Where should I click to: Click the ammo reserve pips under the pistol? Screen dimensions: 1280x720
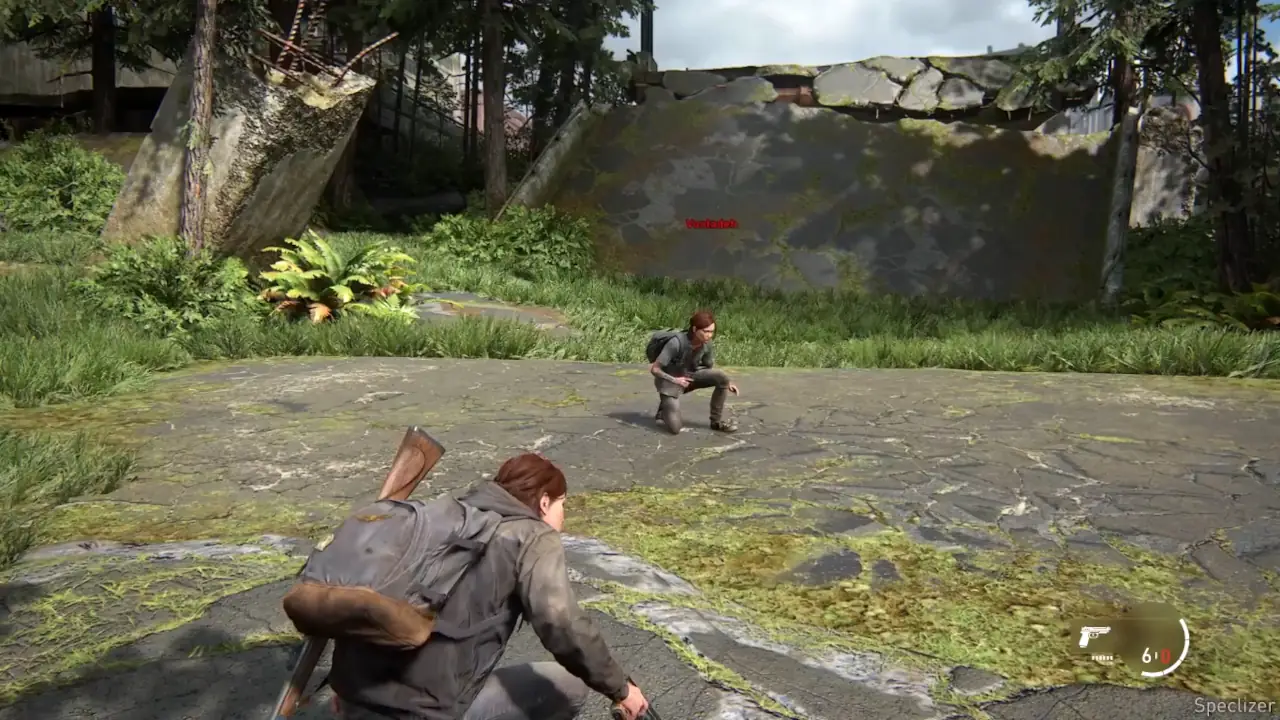(1102, 657)
